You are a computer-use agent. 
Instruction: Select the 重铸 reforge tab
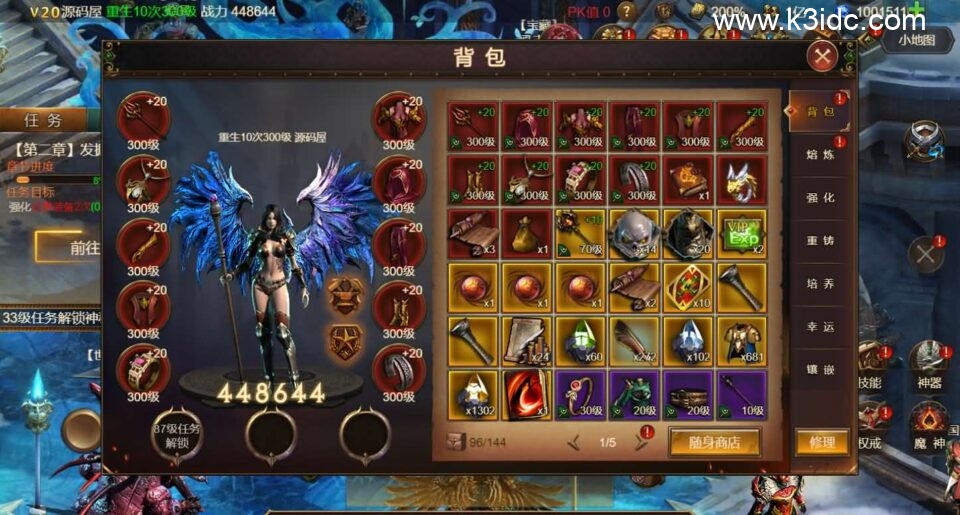[x=820, y=241]
